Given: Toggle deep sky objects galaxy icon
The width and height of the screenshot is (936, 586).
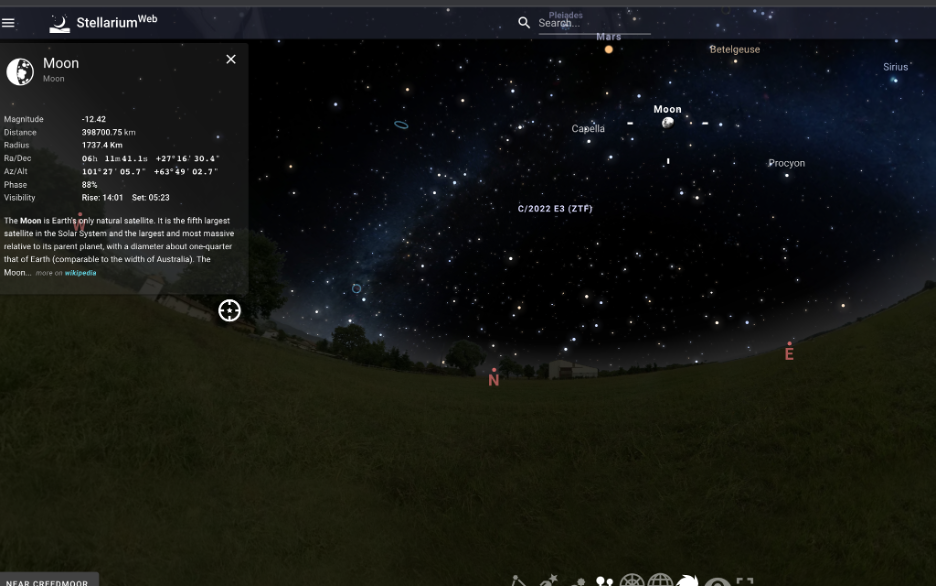Looking at the screenshot, I should point(688,581).
